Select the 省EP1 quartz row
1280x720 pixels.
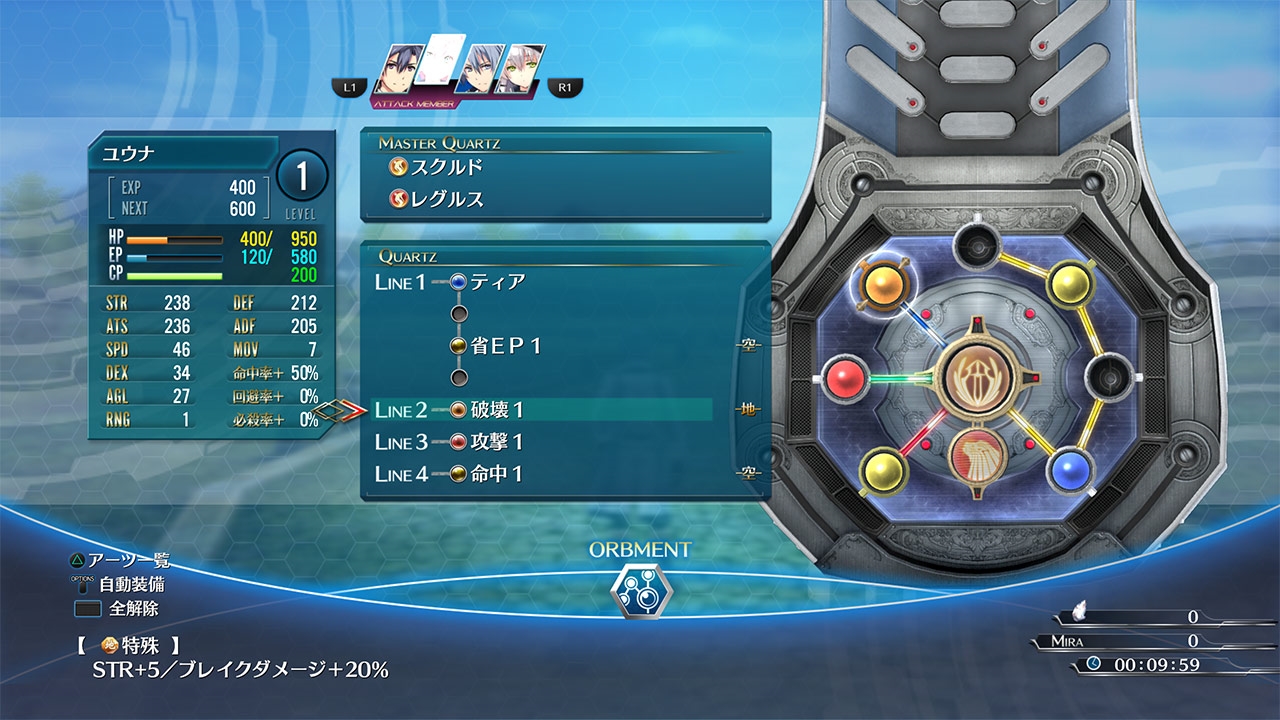[x=505, y=346]
